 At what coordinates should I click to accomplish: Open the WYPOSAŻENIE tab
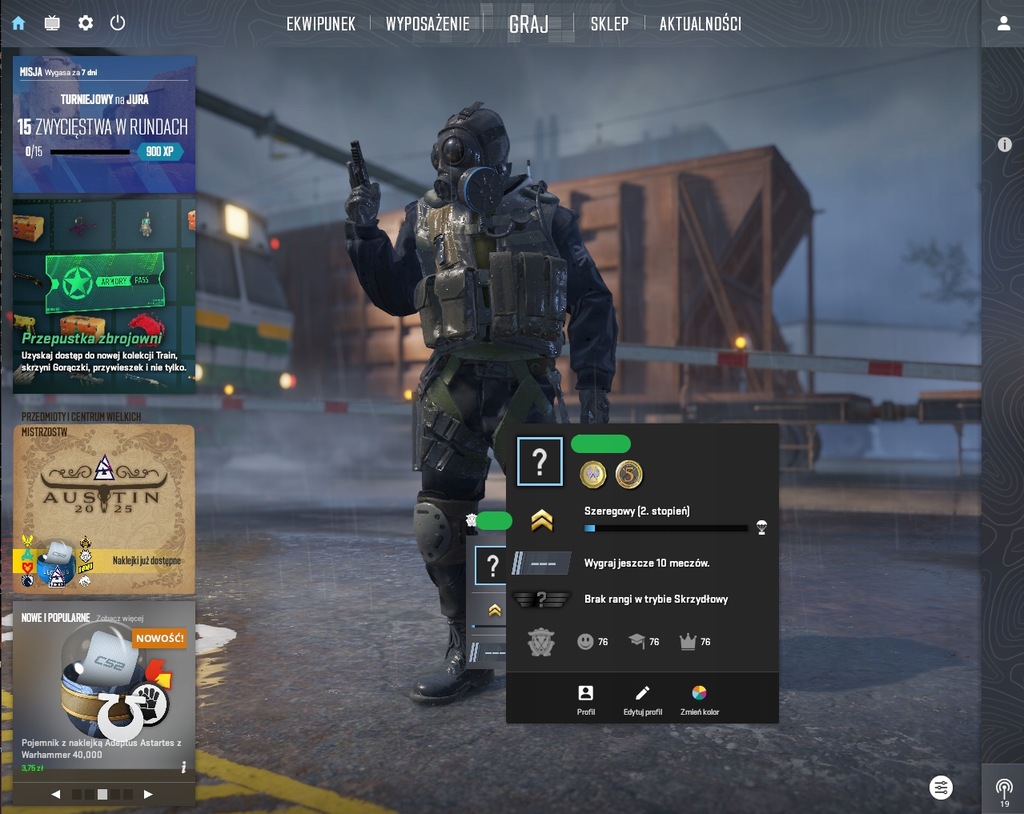[x=427, y=24]
